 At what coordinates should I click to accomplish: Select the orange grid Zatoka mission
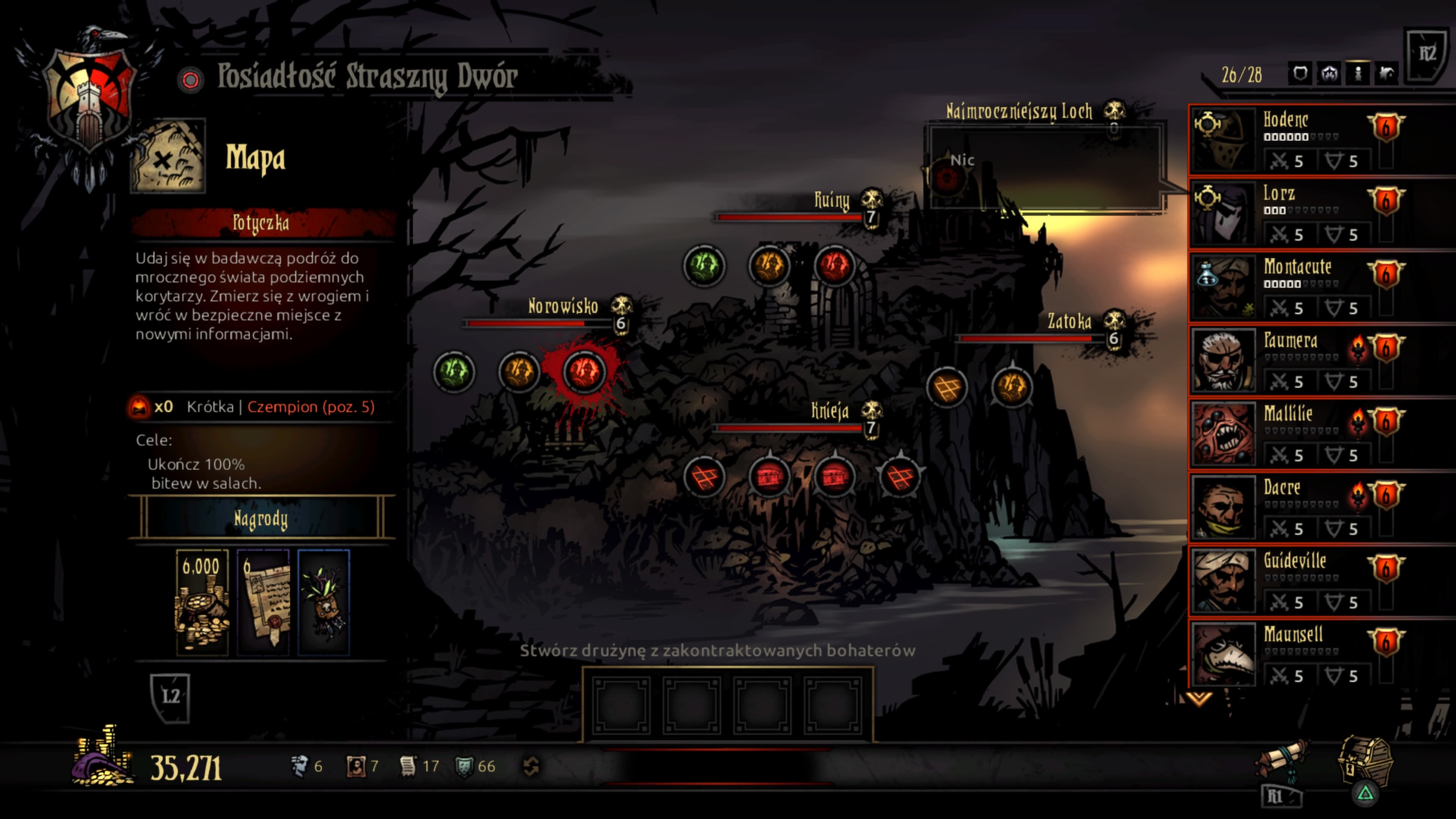(x=947, y=387)
